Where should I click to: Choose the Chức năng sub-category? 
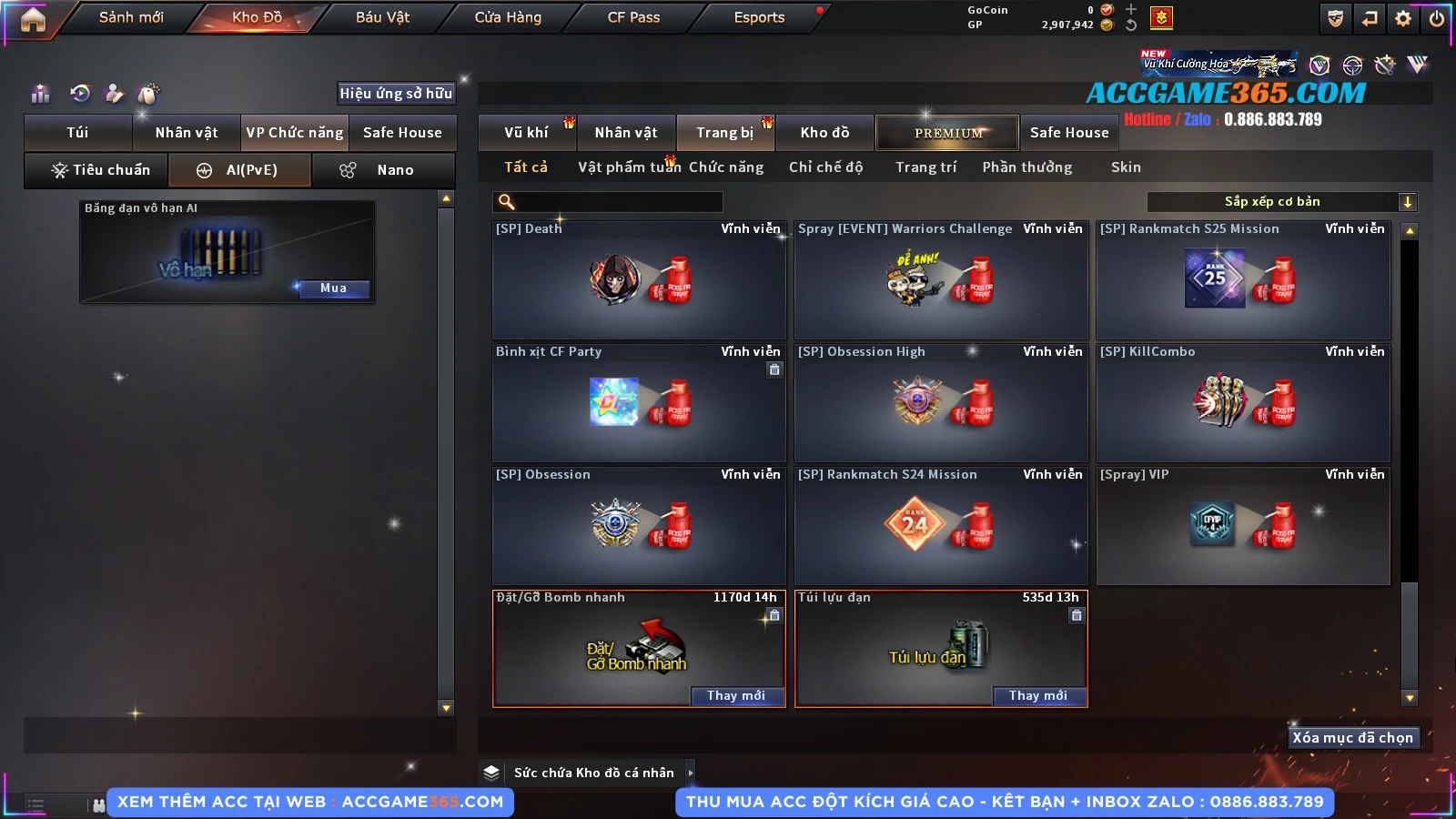coord(726,167)
